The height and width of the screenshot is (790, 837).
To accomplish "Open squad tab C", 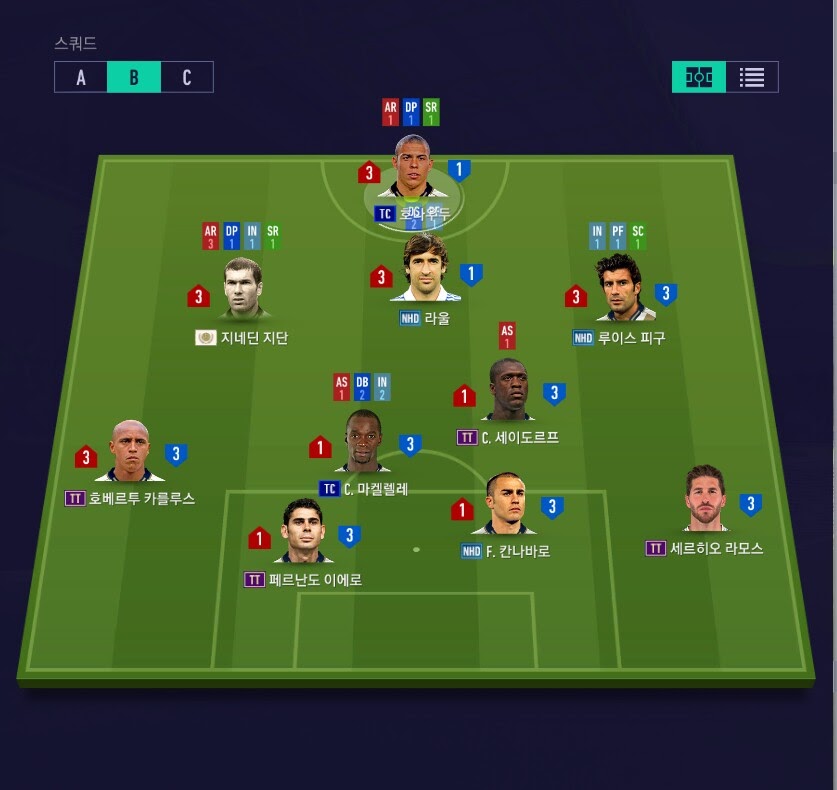I will 187,77.
